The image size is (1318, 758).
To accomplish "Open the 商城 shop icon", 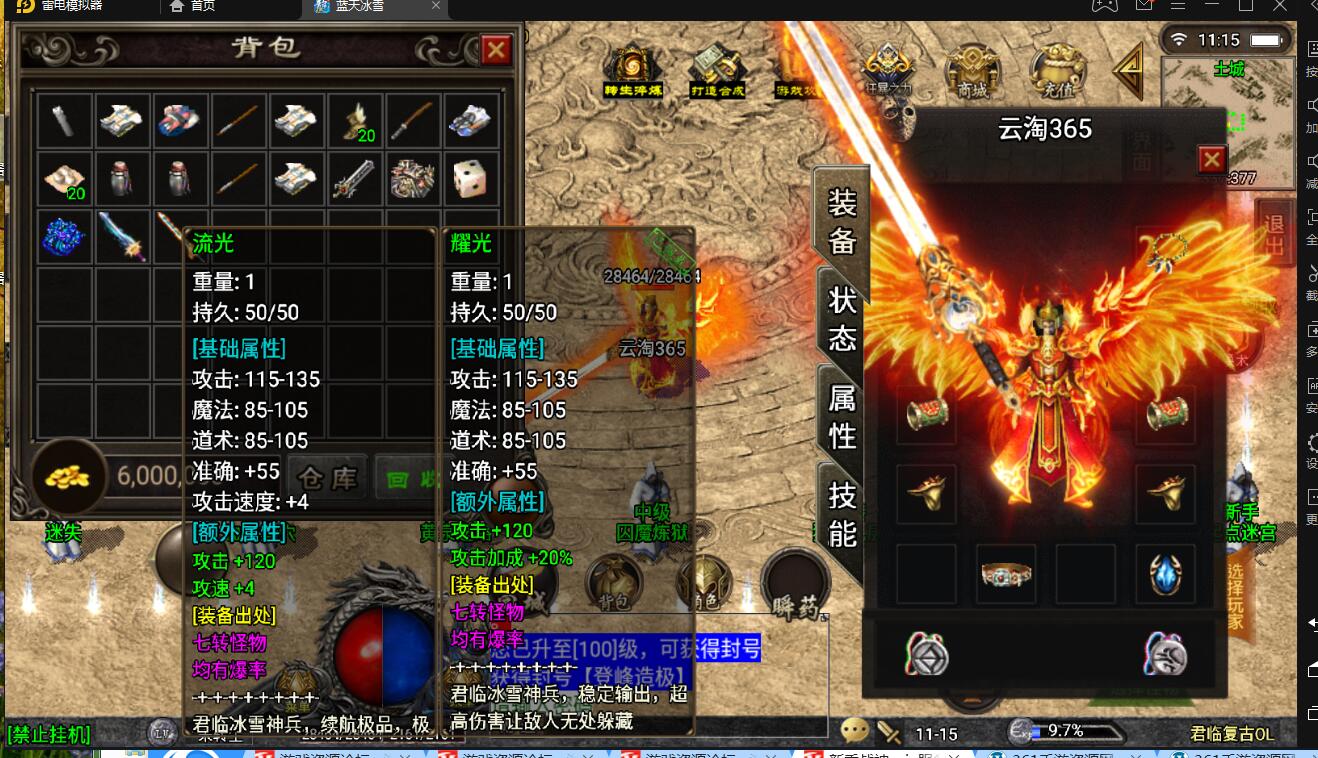I will point(972,70).
